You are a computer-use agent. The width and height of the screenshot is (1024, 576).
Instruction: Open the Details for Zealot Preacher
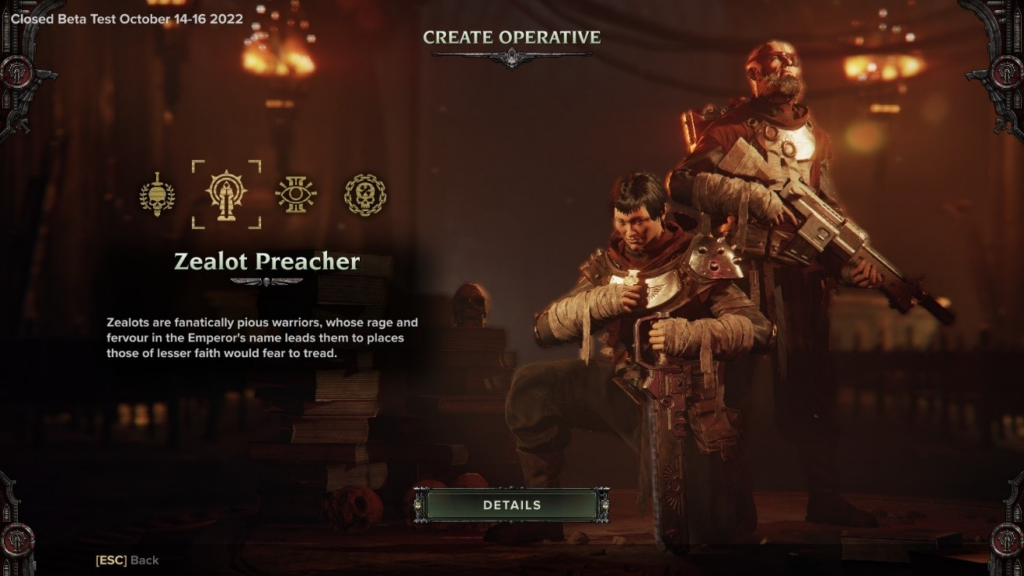click(511, 505)
